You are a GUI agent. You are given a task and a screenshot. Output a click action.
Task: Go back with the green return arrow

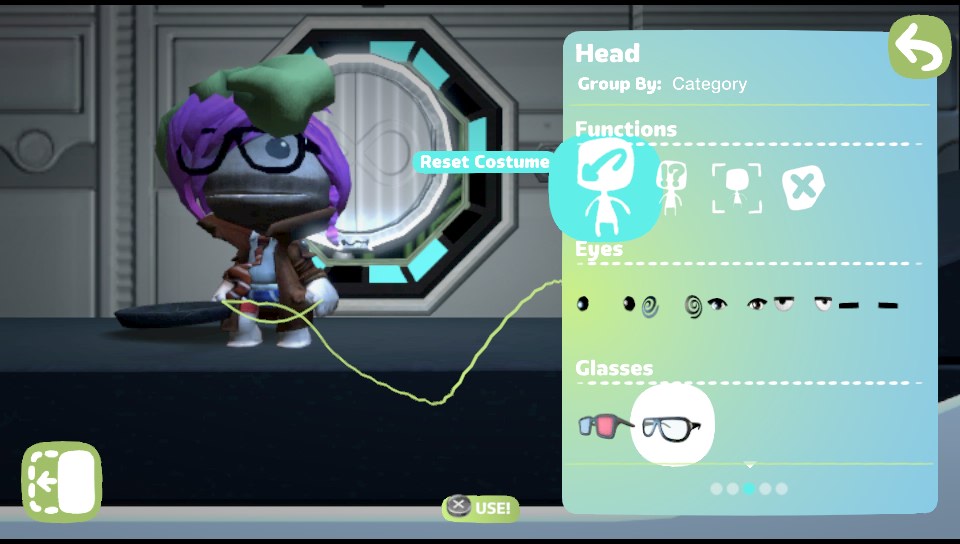[x=919, y=47]
